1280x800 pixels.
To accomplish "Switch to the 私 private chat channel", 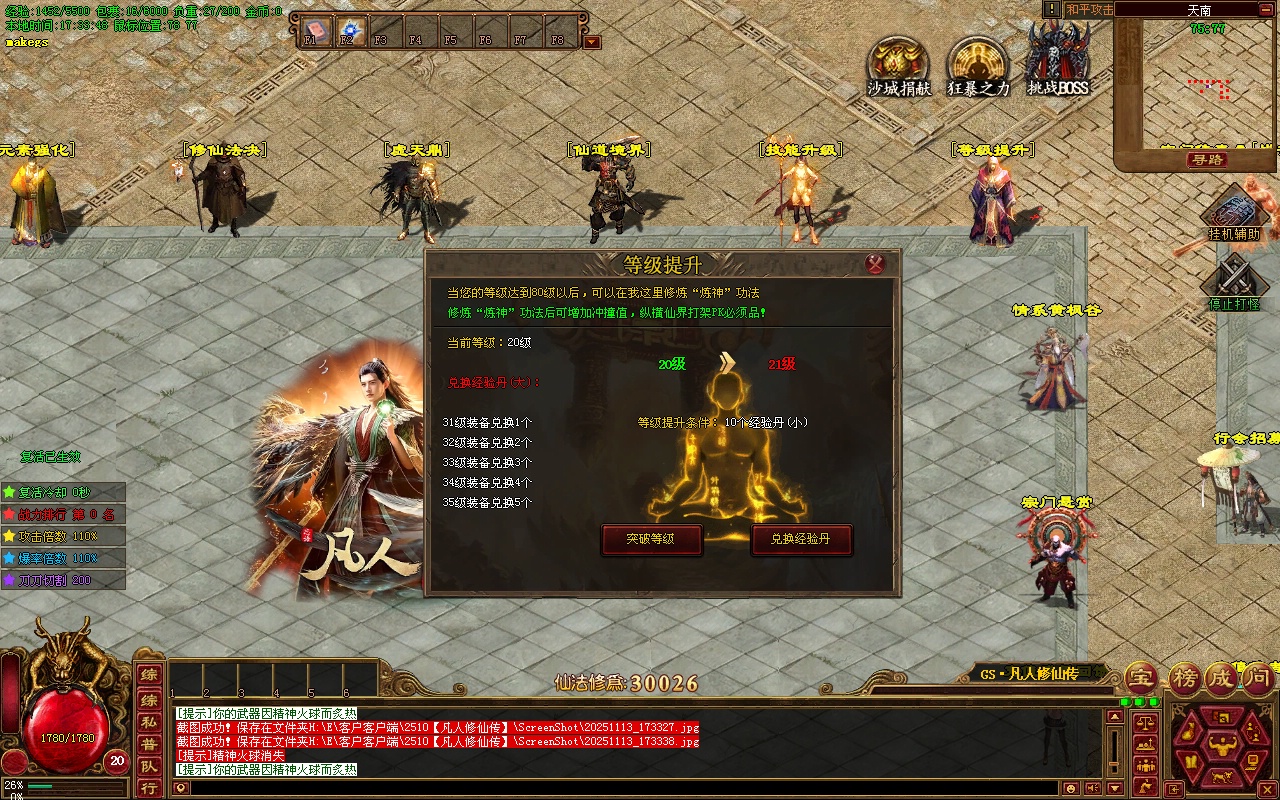I will tap(148, 719).
